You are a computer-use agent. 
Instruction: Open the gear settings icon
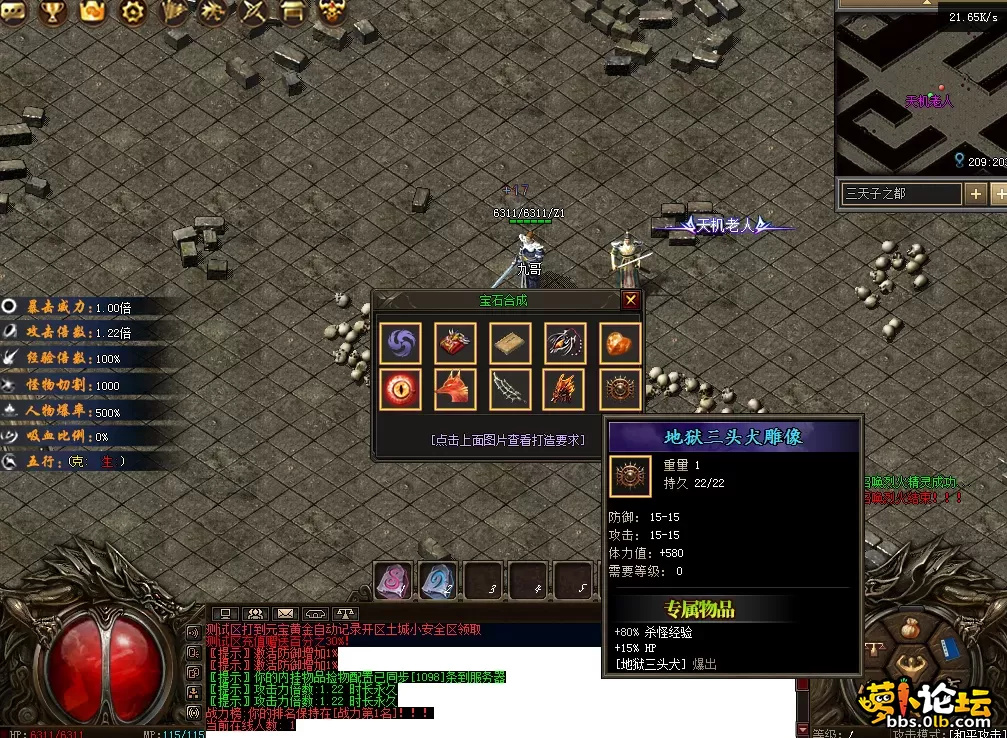[132, 12]
